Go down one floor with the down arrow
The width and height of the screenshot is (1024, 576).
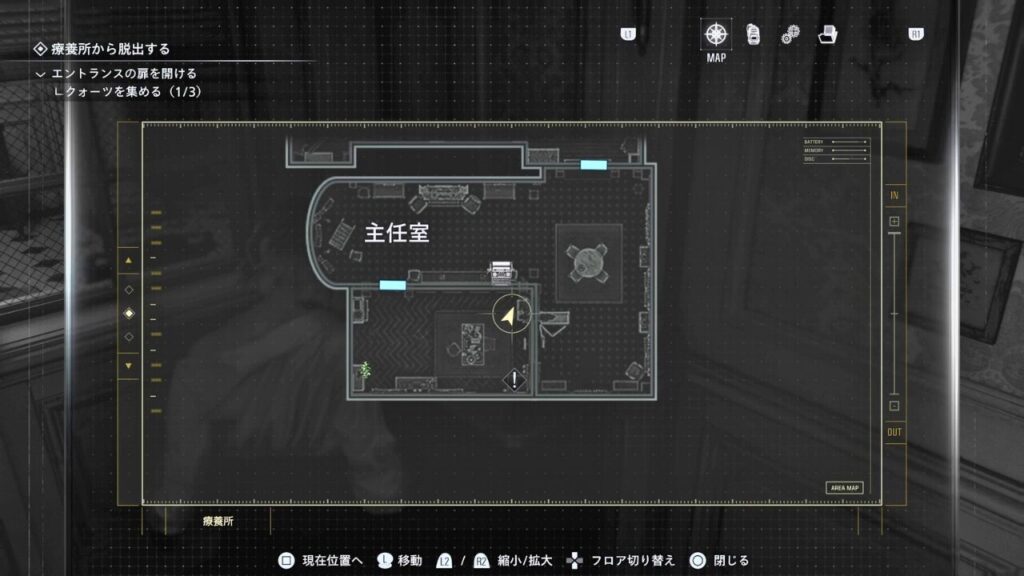pyautogui.click(x=128, y=365)
